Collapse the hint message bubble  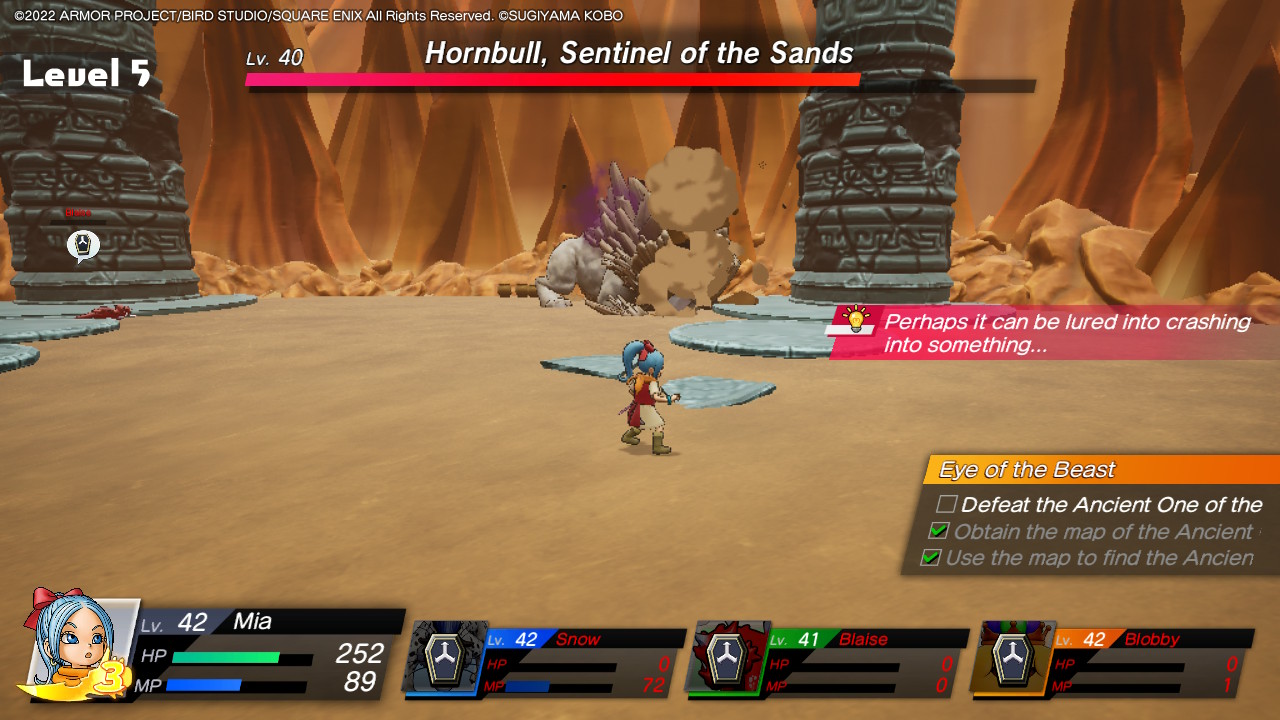tap(1060, 332)
